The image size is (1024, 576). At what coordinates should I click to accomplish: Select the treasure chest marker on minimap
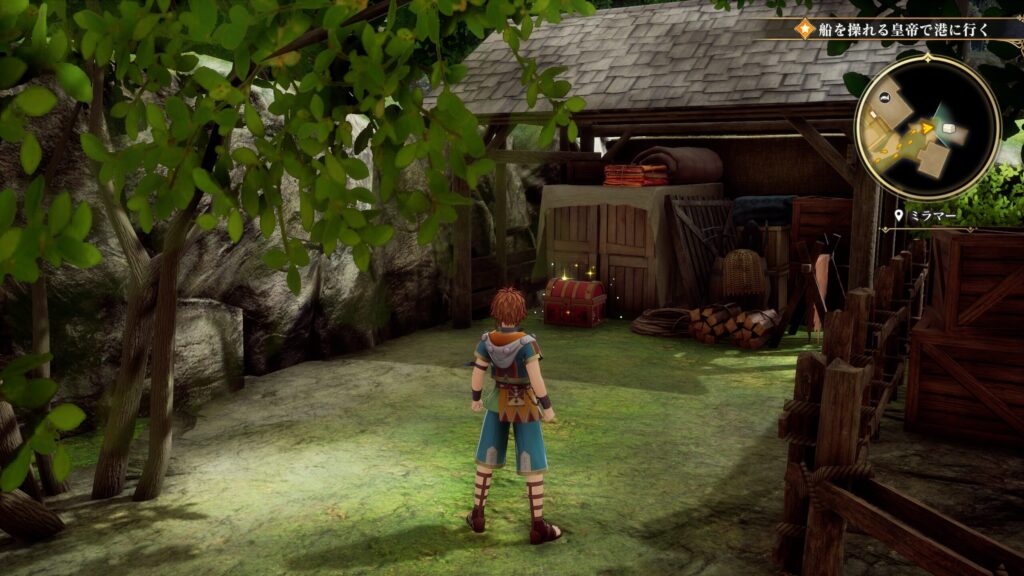(949, 129)
